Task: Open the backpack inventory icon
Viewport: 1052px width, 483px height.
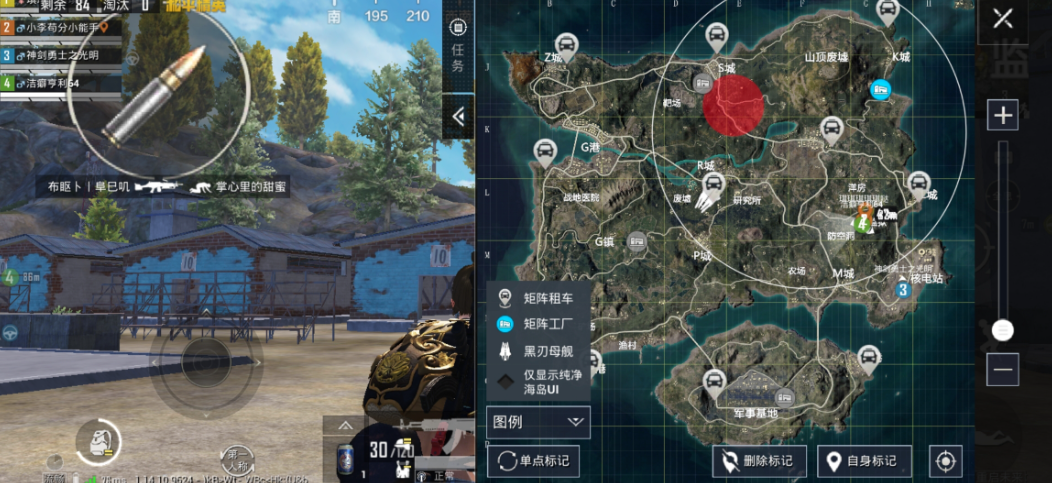Action: pyautogui.click(x=98, y=440)
